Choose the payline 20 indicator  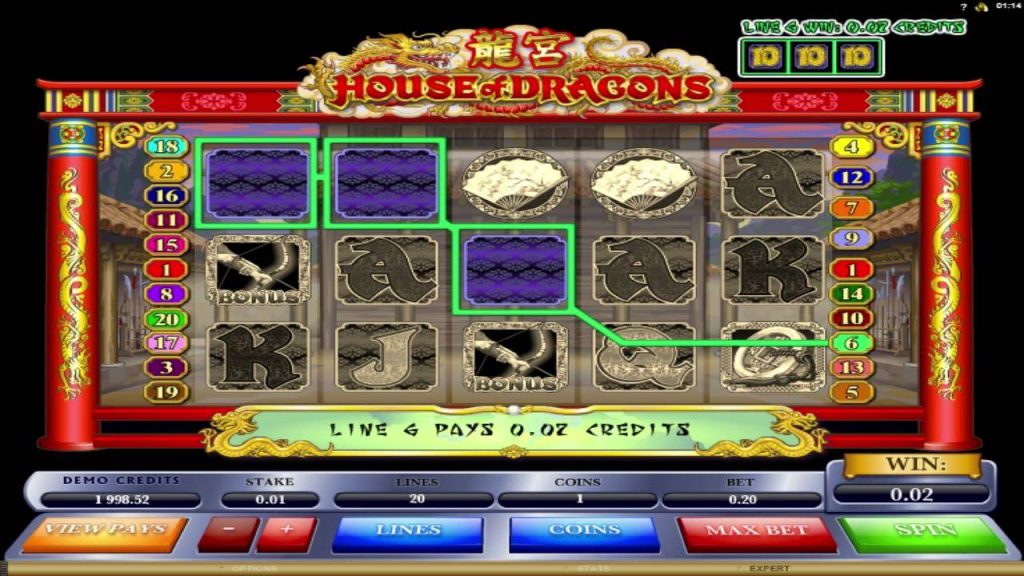166,319
